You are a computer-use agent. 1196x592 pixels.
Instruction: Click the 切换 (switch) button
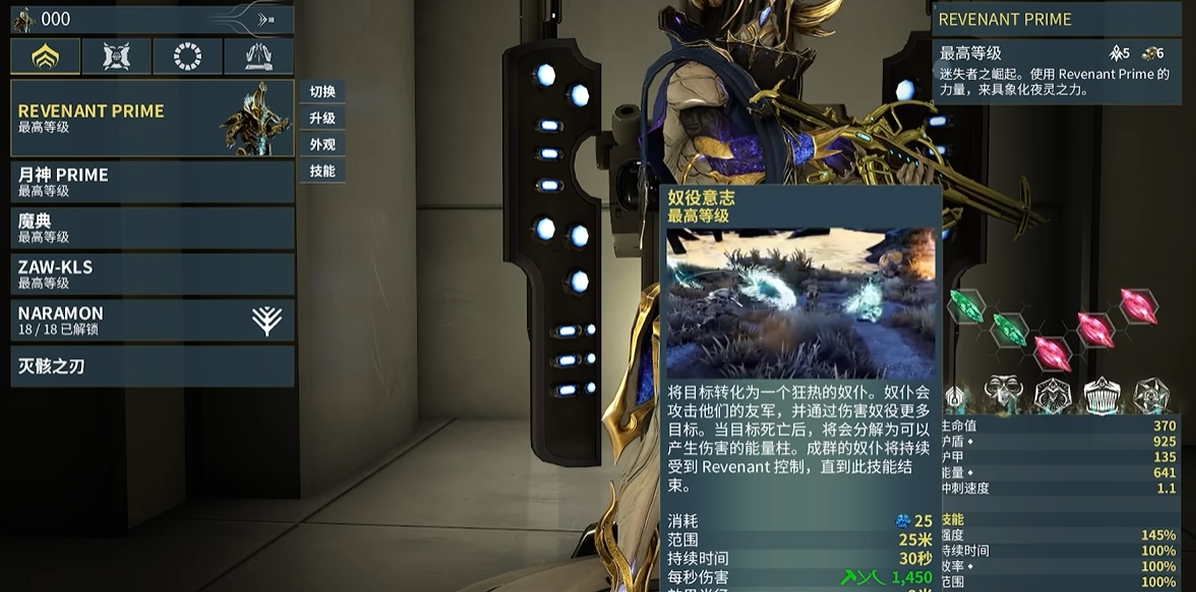click(322, 92)
